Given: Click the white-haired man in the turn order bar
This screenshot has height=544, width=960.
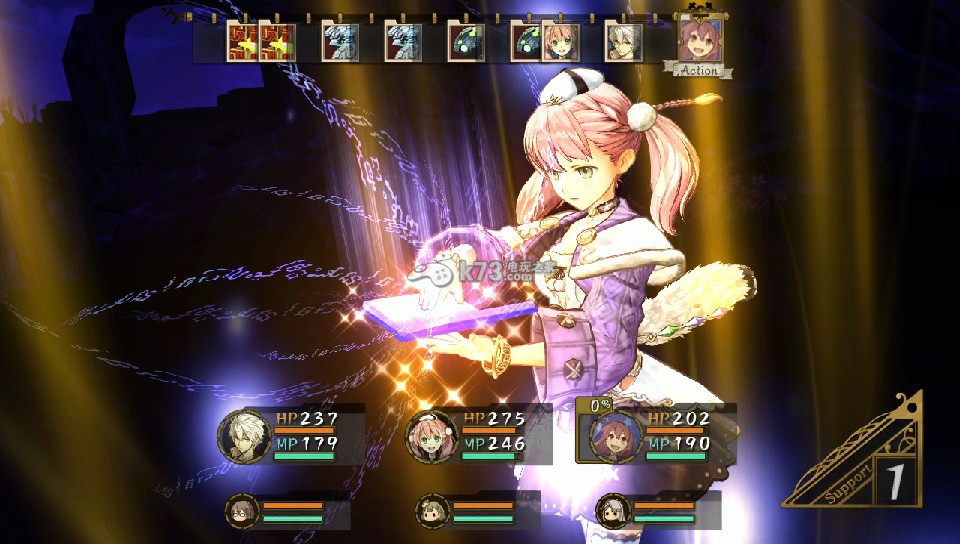Looking at the screenshot, I should [x=622, y=43].
